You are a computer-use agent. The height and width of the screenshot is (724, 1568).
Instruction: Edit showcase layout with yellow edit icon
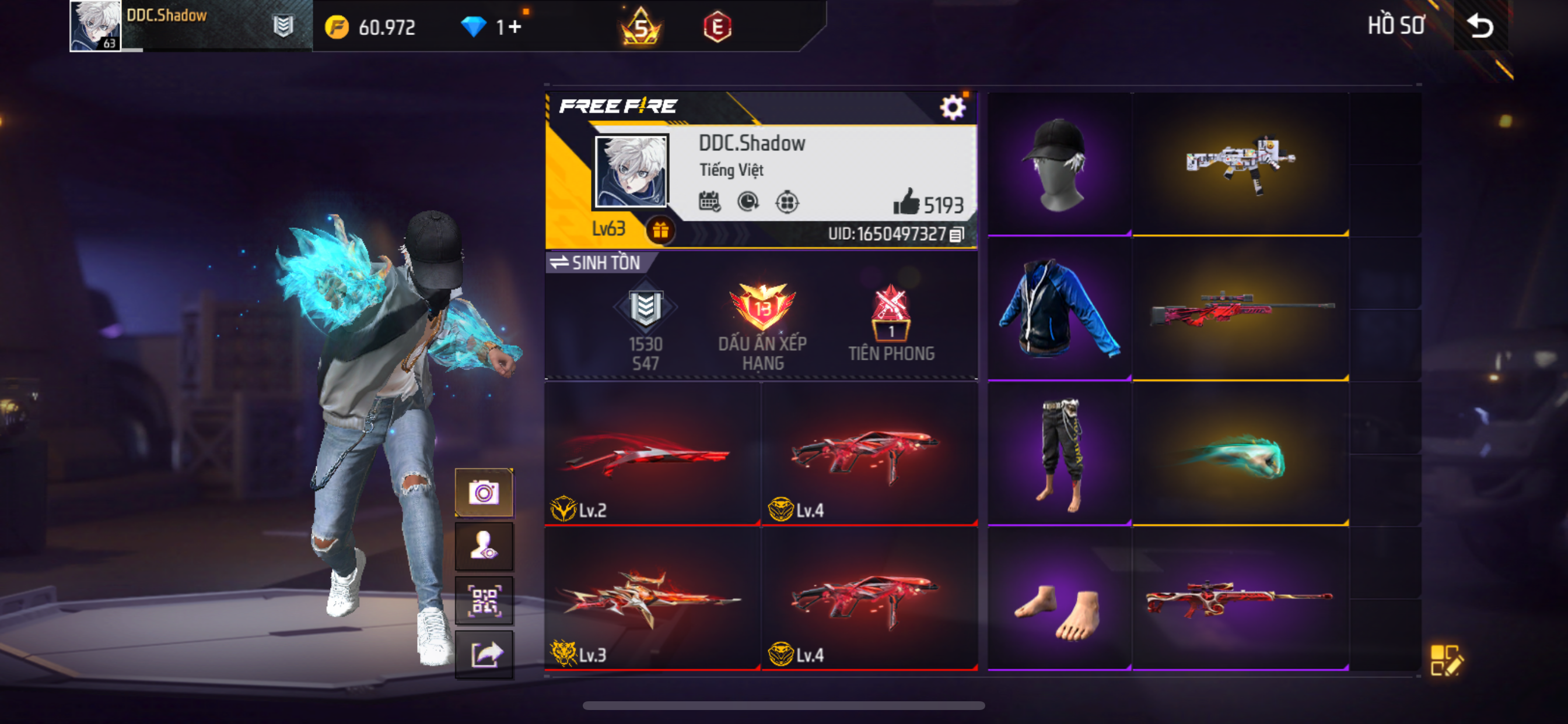click(x=1445, y=660)
